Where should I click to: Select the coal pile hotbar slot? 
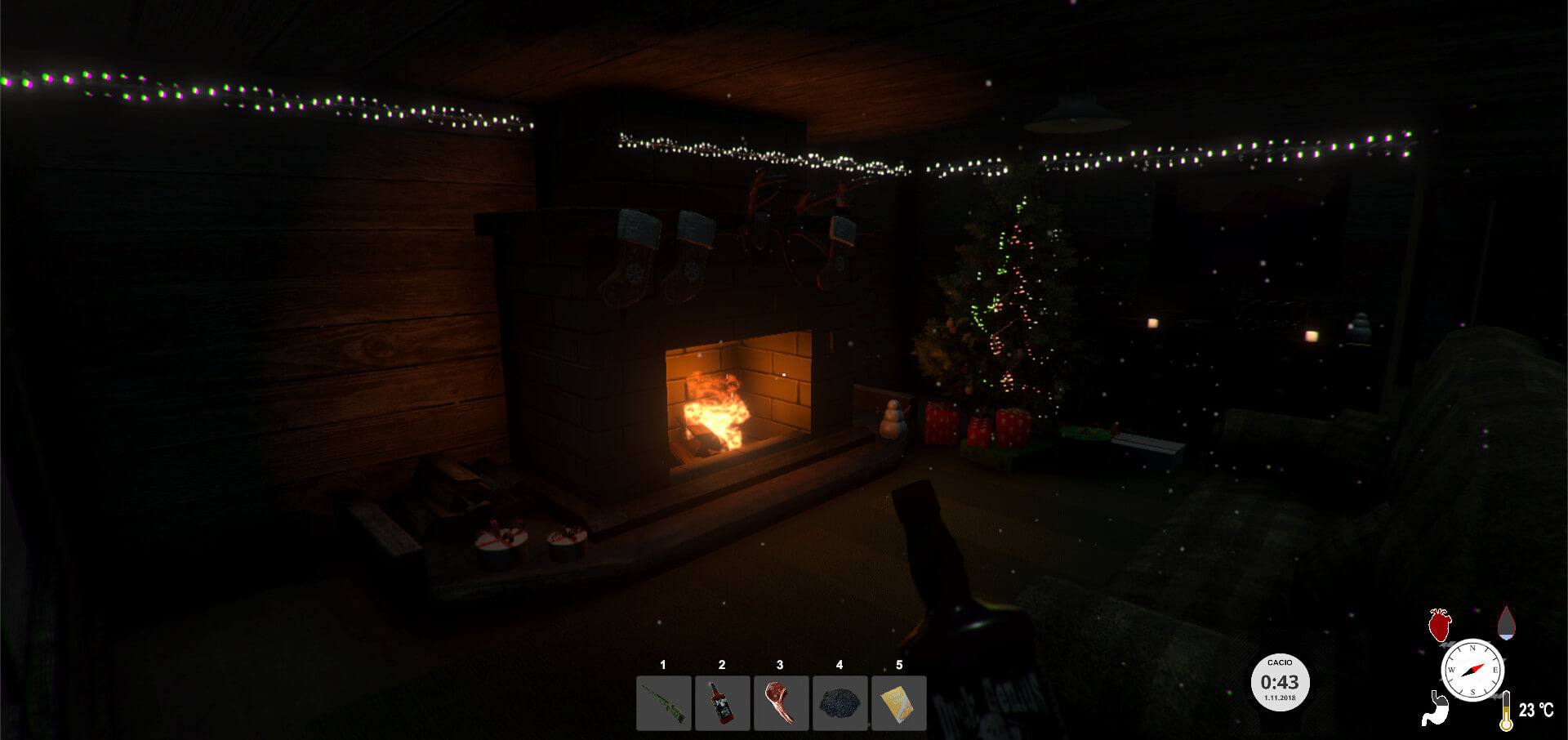point(840,702)
